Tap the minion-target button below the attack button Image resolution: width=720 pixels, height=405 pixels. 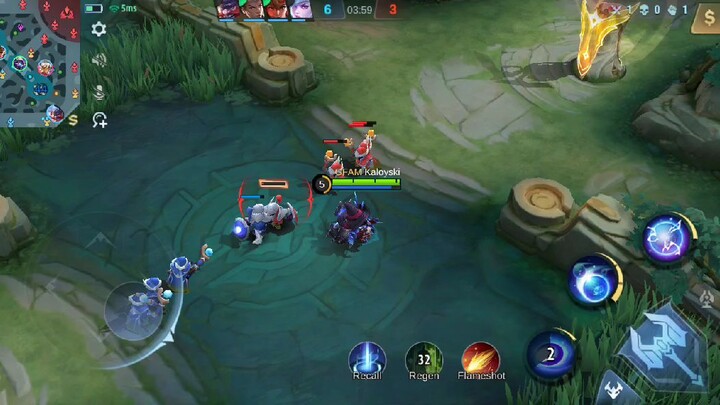(612, 392)
